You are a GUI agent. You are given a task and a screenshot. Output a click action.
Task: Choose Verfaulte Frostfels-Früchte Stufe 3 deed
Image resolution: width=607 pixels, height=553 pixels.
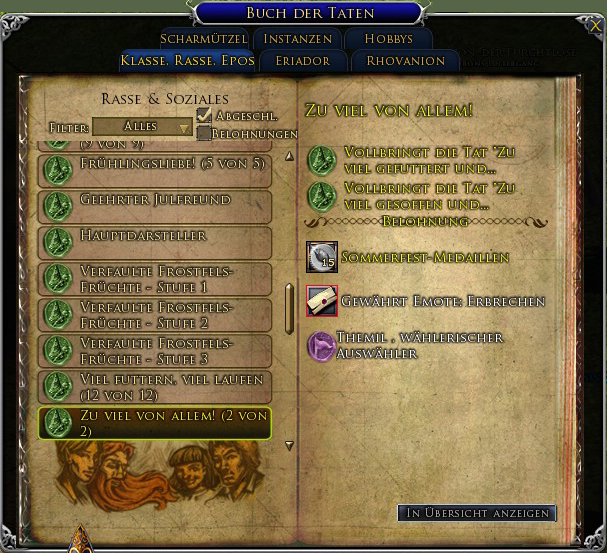(x=155, y=351)
